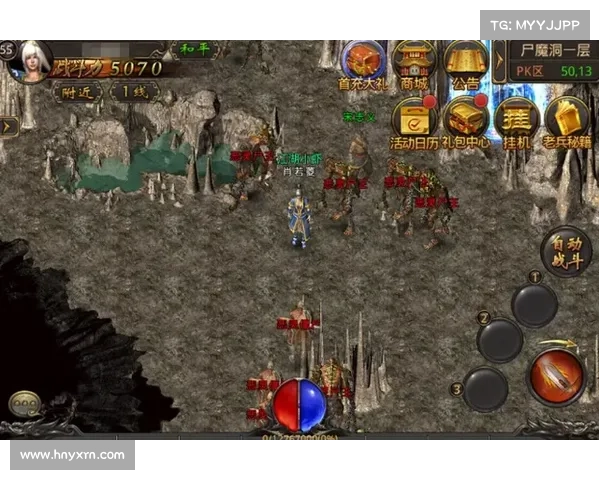This screenshot has width=600, height=480.
Task: Open the 礼包中心 gift pack center
Action: [466, 120]
